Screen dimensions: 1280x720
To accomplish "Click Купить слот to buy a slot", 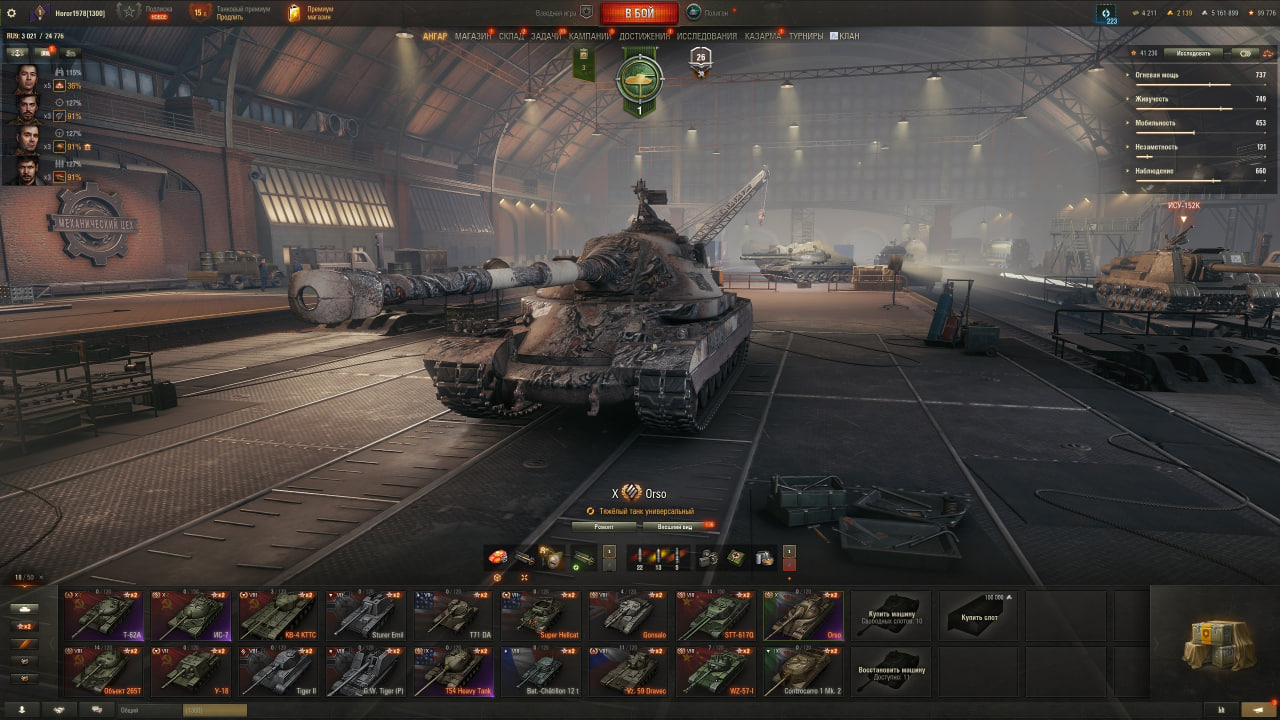I will (x=979, y=615).
